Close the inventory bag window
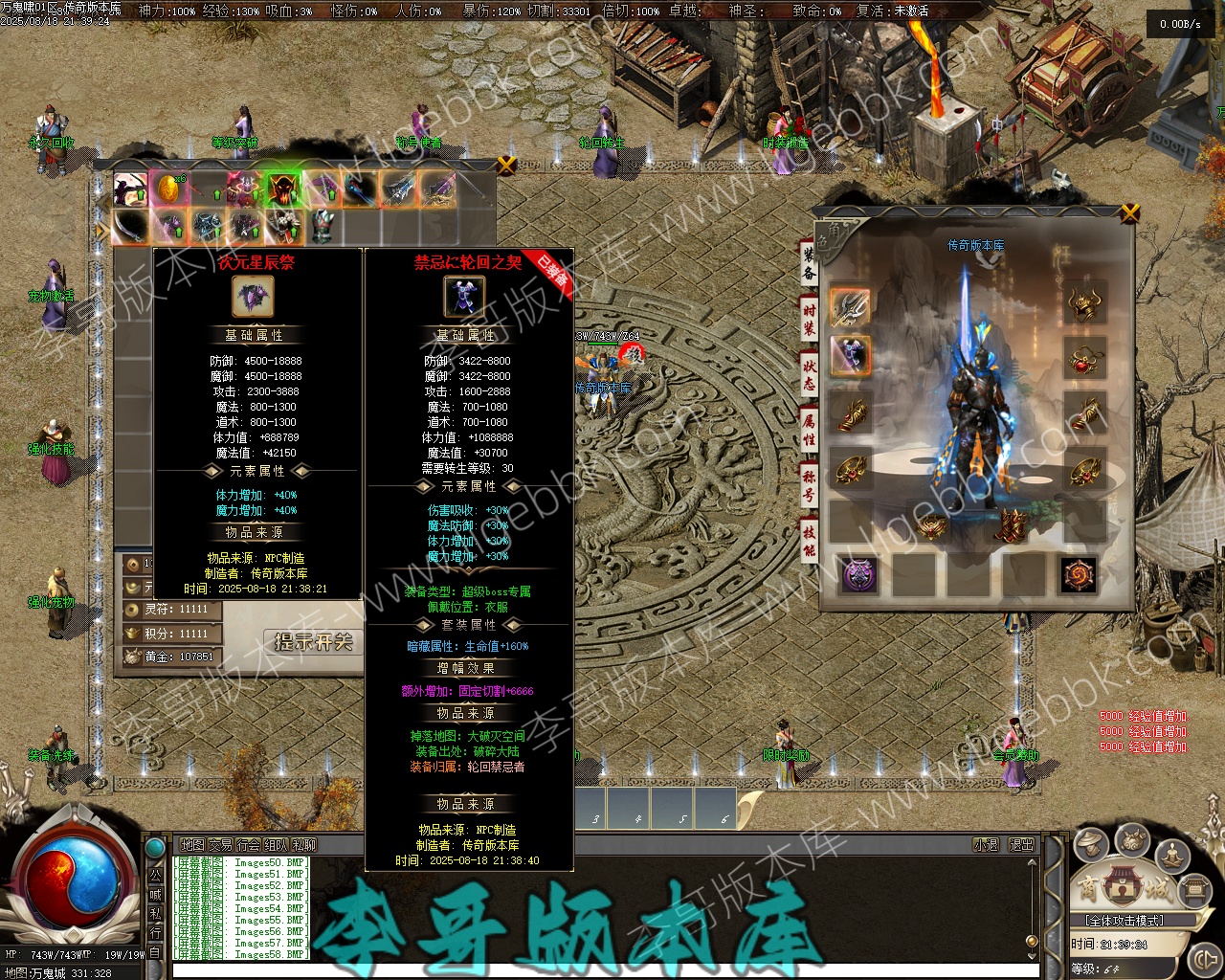 [507, 165]
